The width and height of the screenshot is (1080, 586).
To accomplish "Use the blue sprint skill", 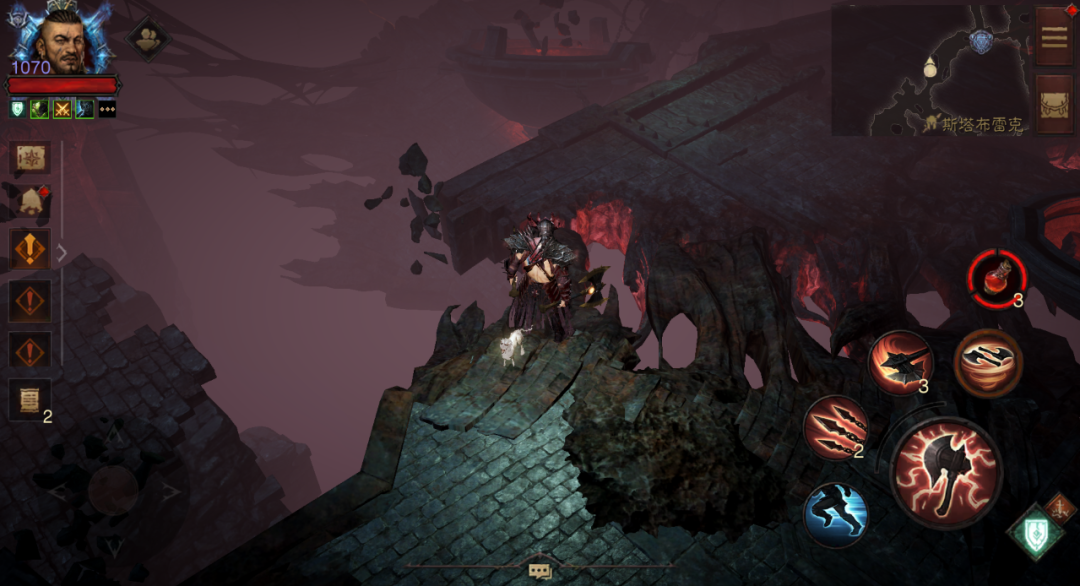I will [835, 514].
